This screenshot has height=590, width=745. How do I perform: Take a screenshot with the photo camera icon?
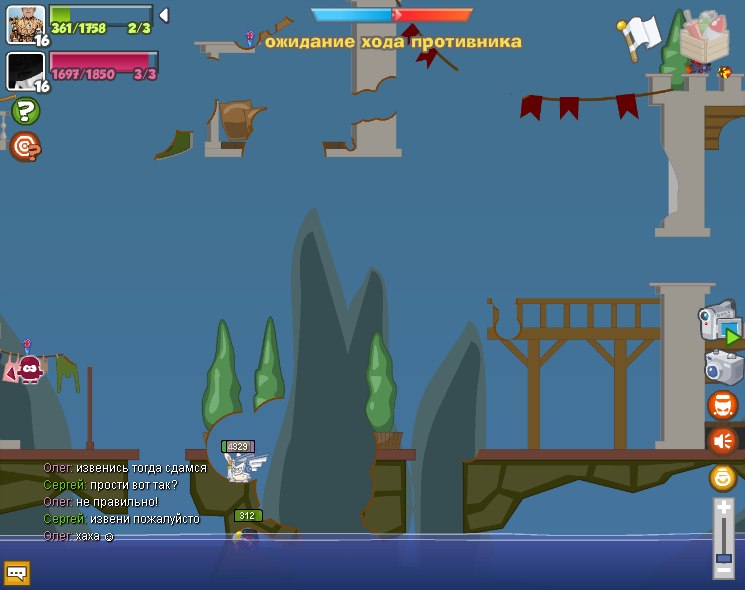coord(723,367)
